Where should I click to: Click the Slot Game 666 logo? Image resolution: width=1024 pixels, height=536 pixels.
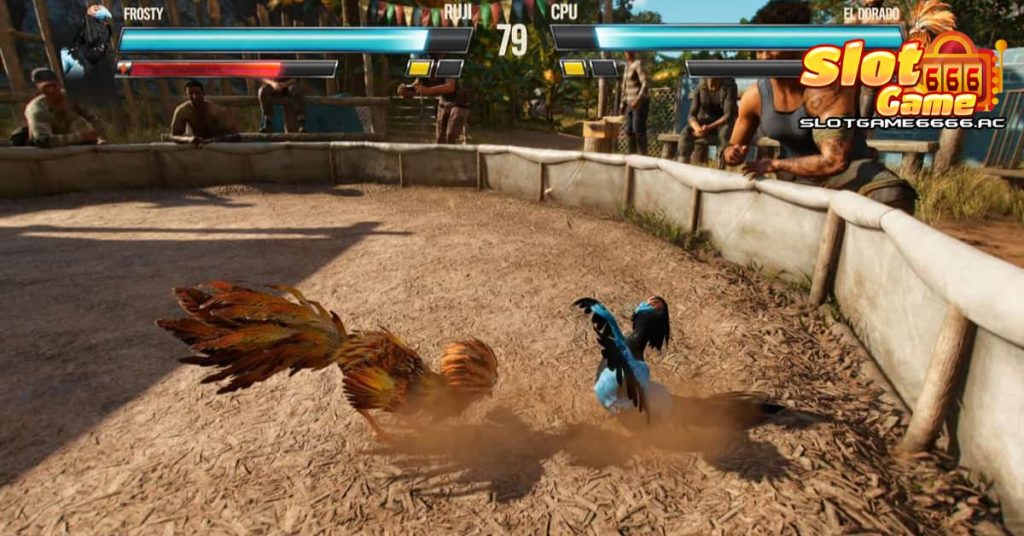(x=899, y=82)
